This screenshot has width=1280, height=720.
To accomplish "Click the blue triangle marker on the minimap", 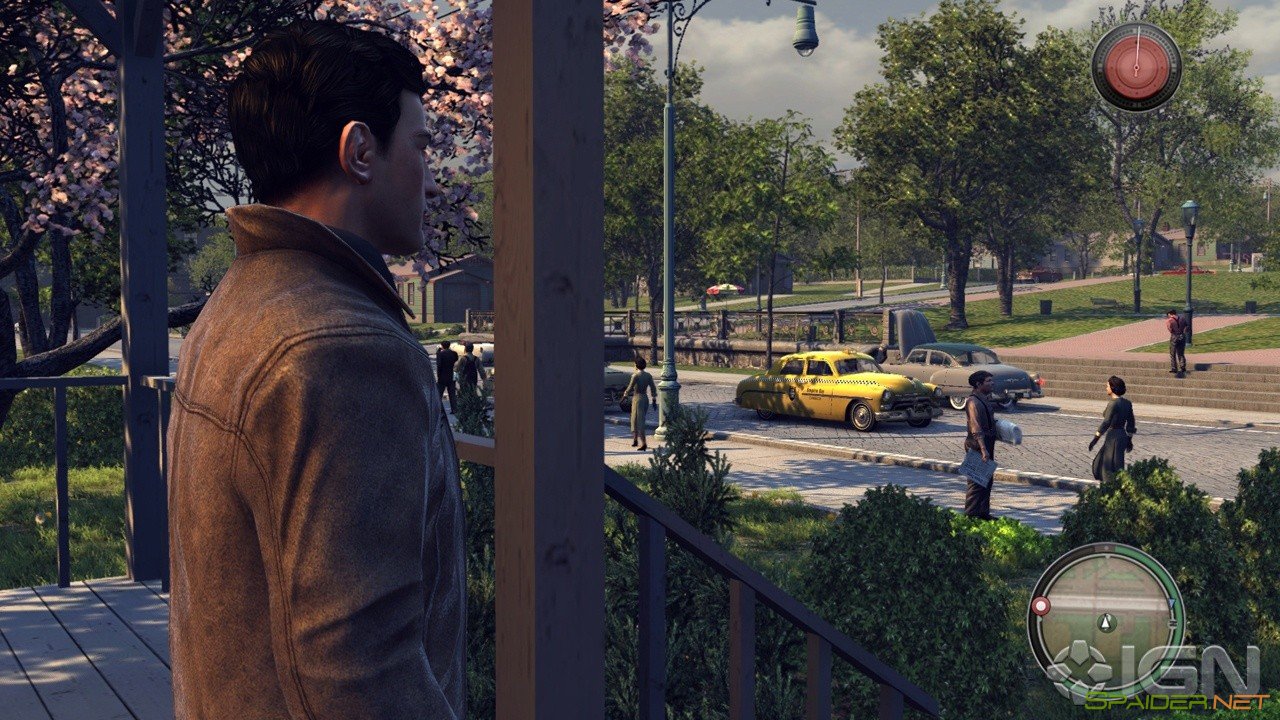I will click(x=1170, y=602).
